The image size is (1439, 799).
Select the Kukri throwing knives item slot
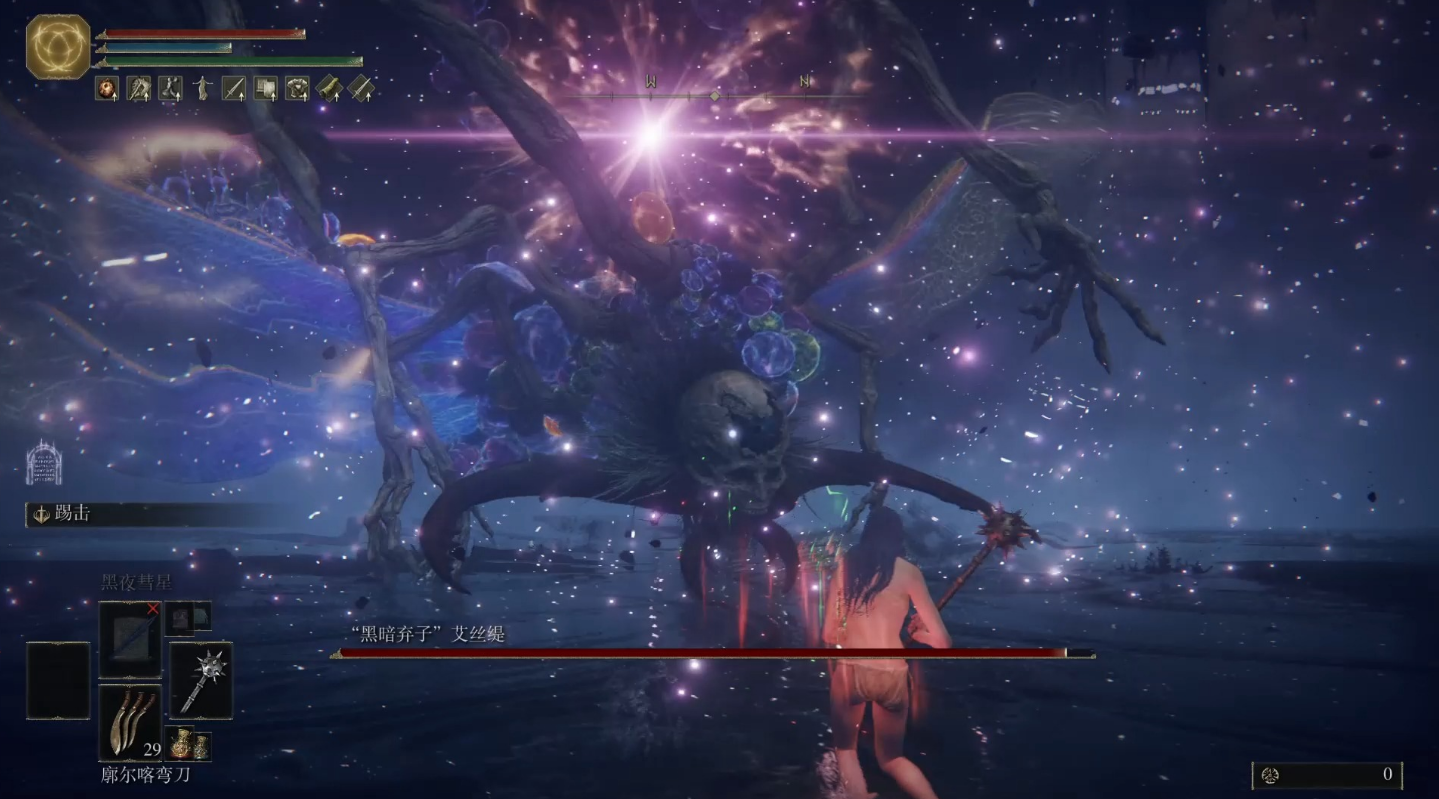coord(130,723)
